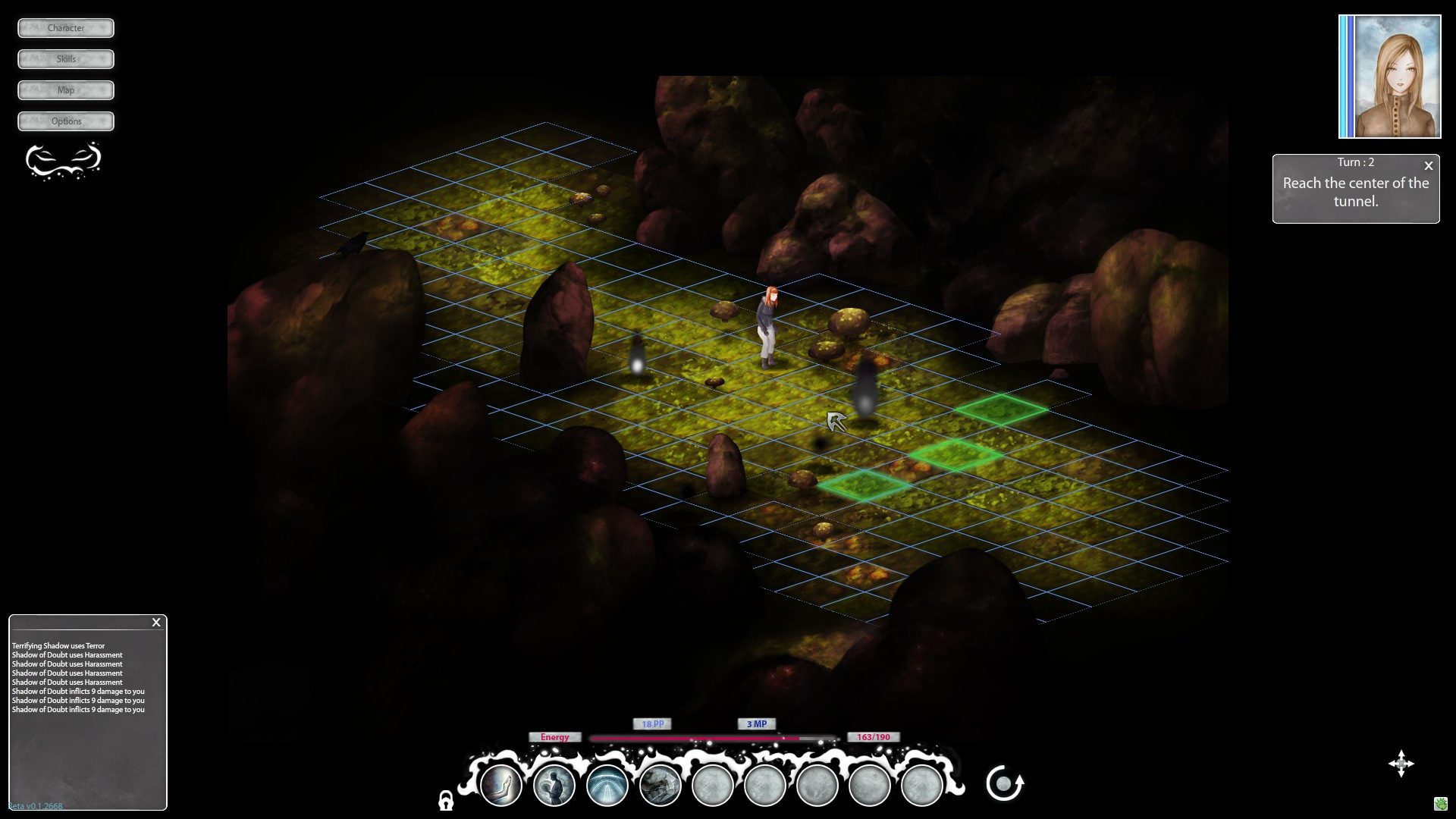
Task: Toggle the skill bar padlock icon
Action: coord(446,800)
